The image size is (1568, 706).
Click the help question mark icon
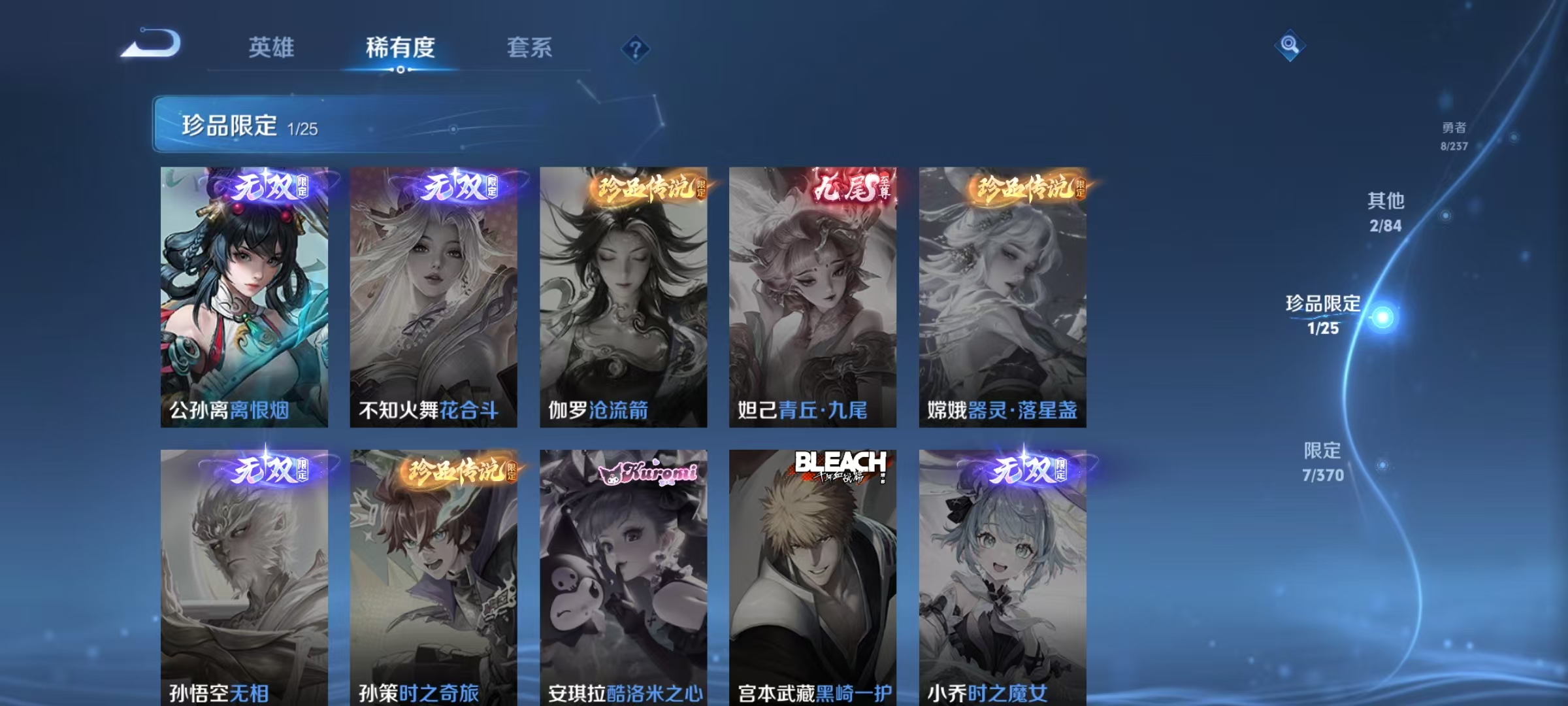[637, 48]
